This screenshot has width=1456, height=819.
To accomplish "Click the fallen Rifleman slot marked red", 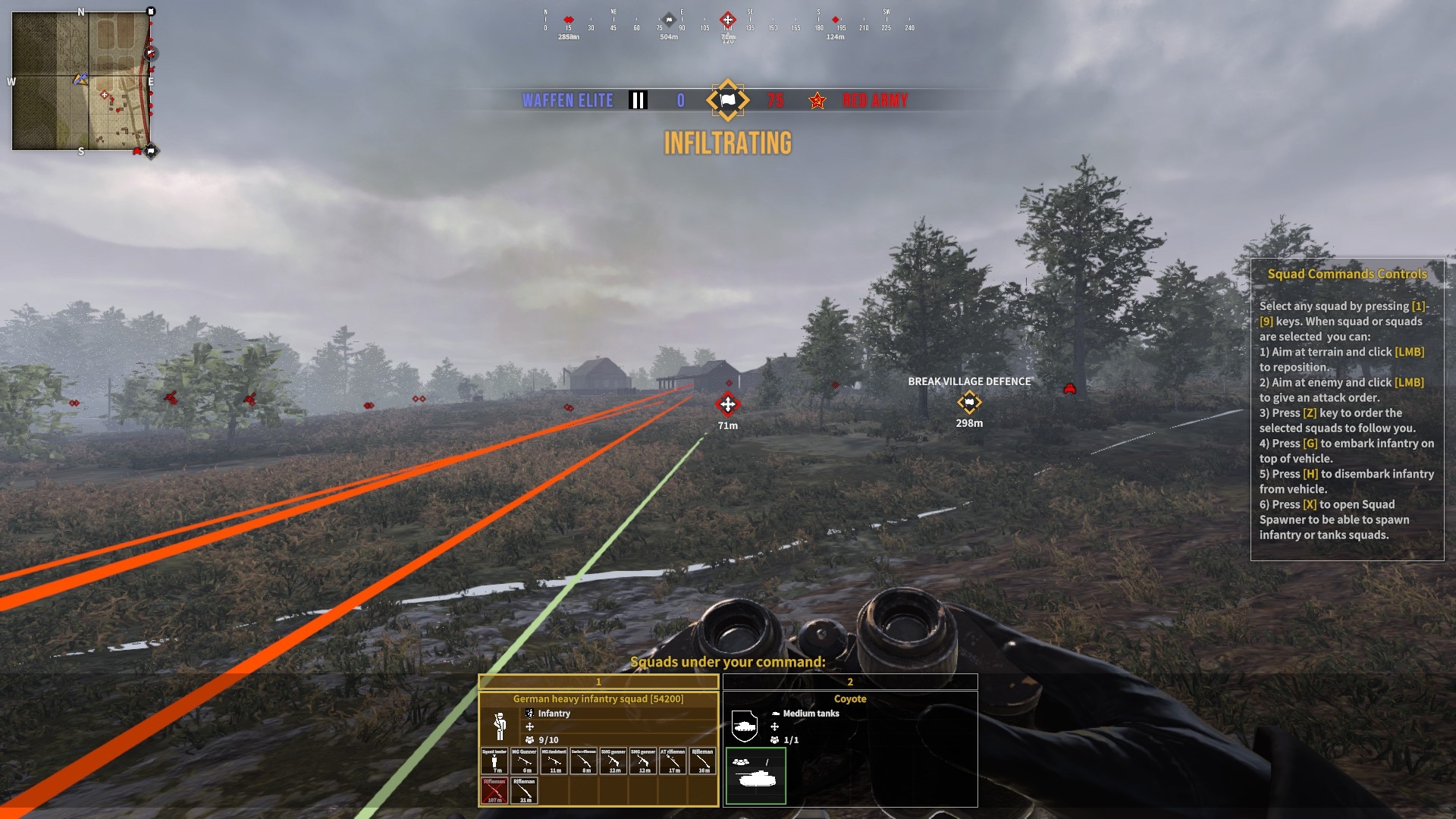I will [x=494, y=790].
